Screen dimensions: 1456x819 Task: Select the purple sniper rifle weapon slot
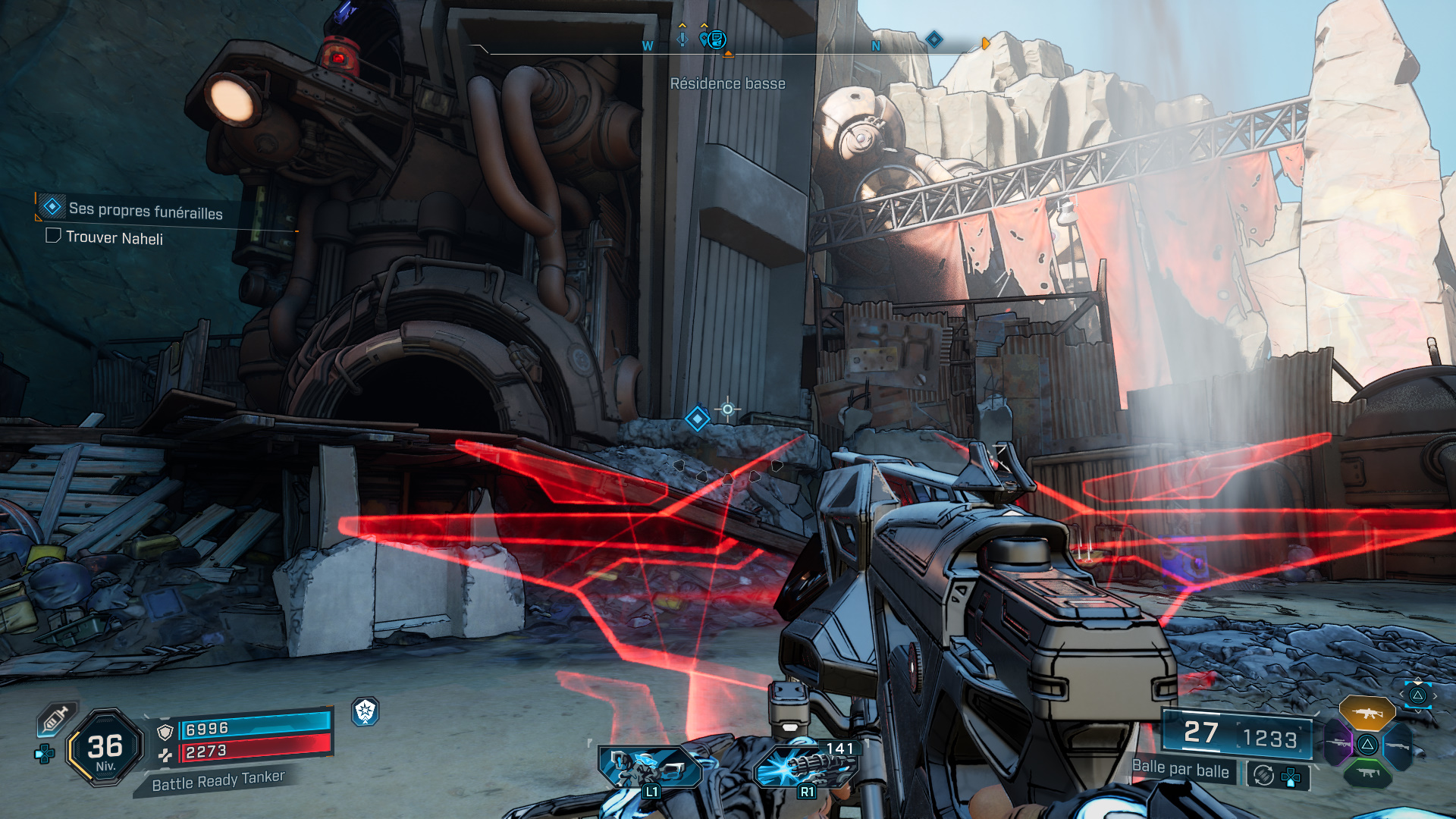tap(1338, 743)
